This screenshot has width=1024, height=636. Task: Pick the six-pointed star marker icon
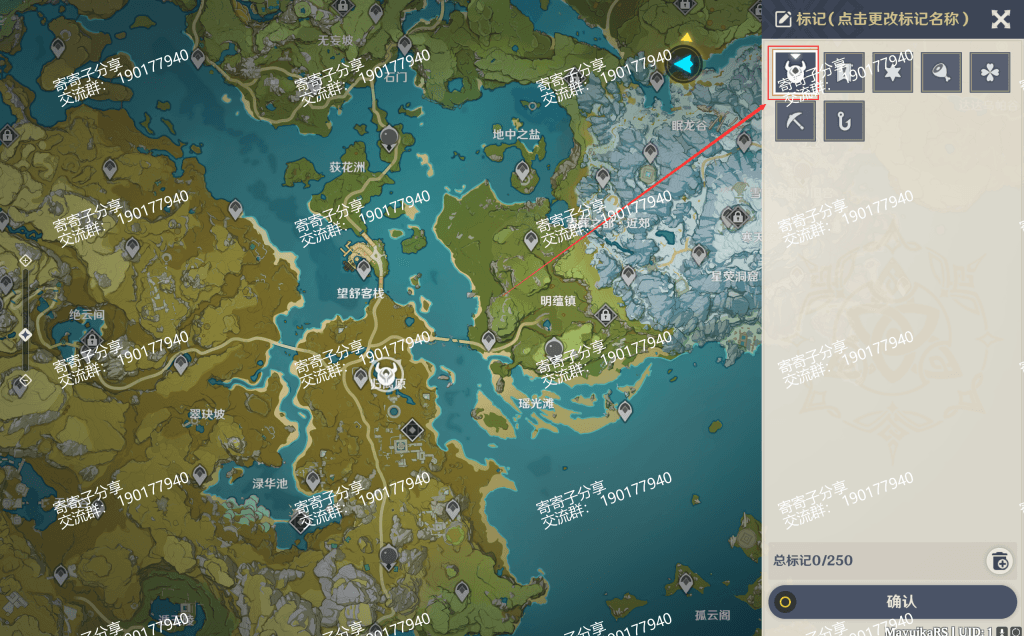[x=892, y=72]
